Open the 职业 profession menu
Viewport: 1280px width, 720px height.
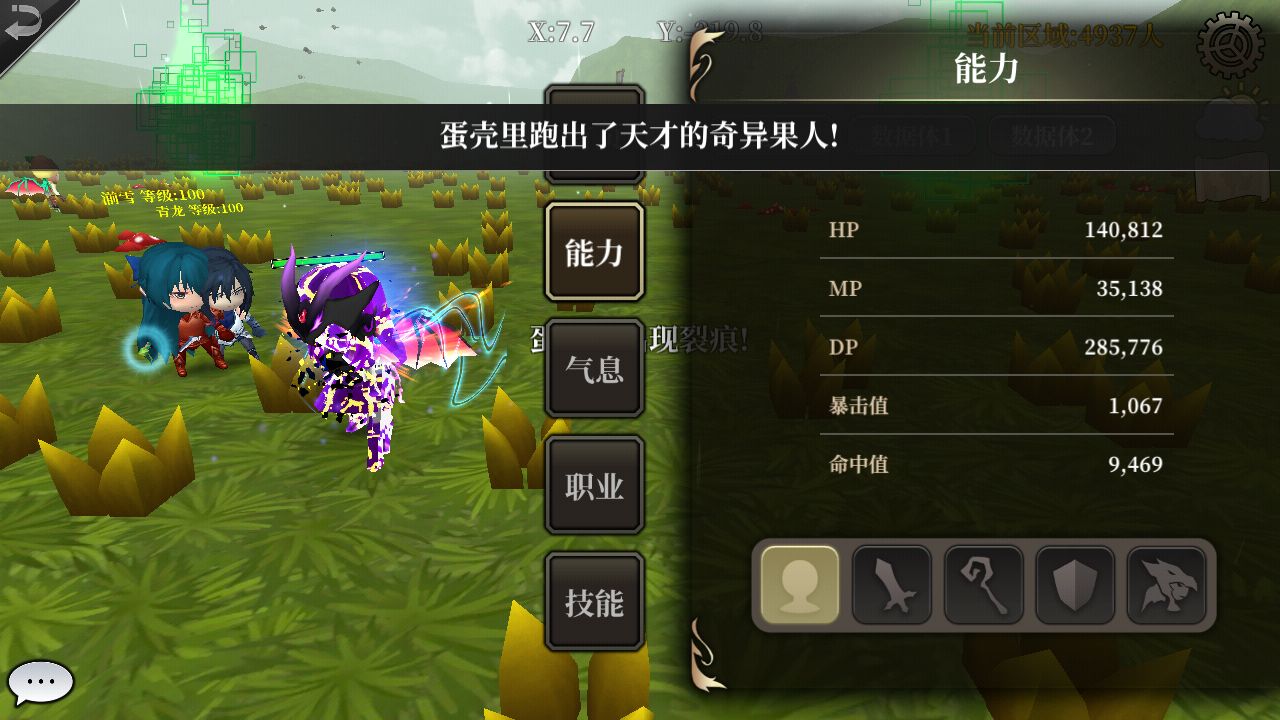click(x=594, y=484)
